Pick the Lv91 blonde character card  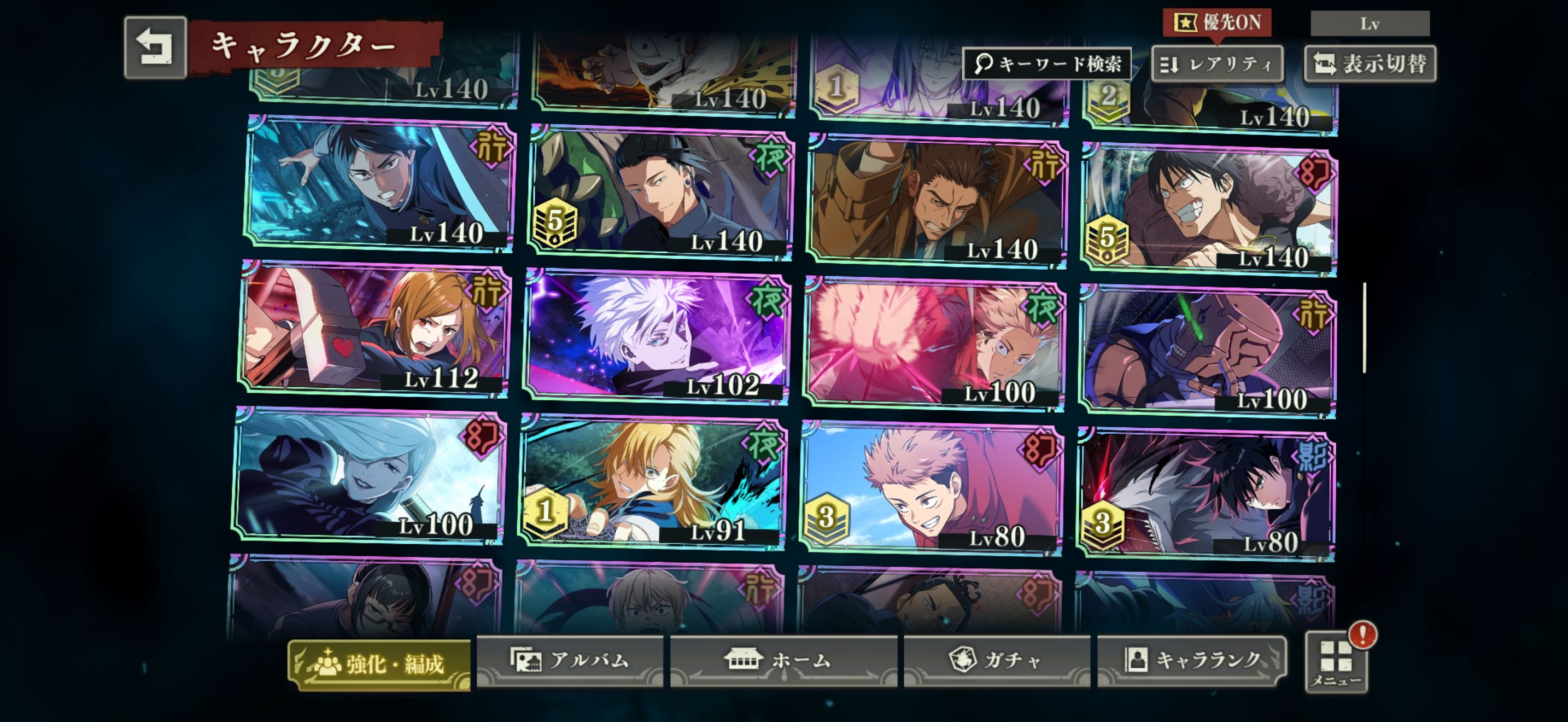click(653, 482)
